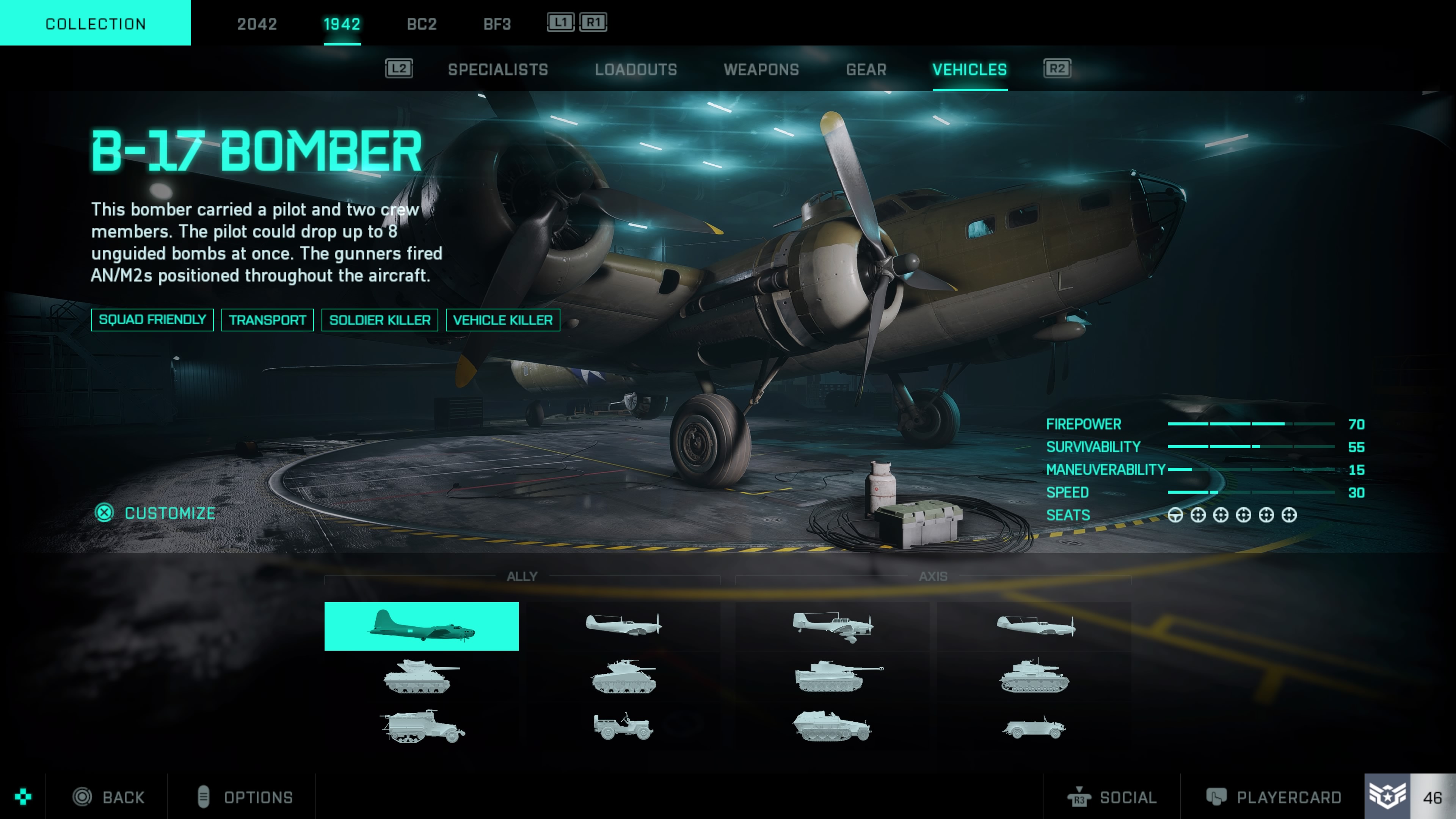Choose the Spitfire fighter plane thumbnail

pos(623,624)
